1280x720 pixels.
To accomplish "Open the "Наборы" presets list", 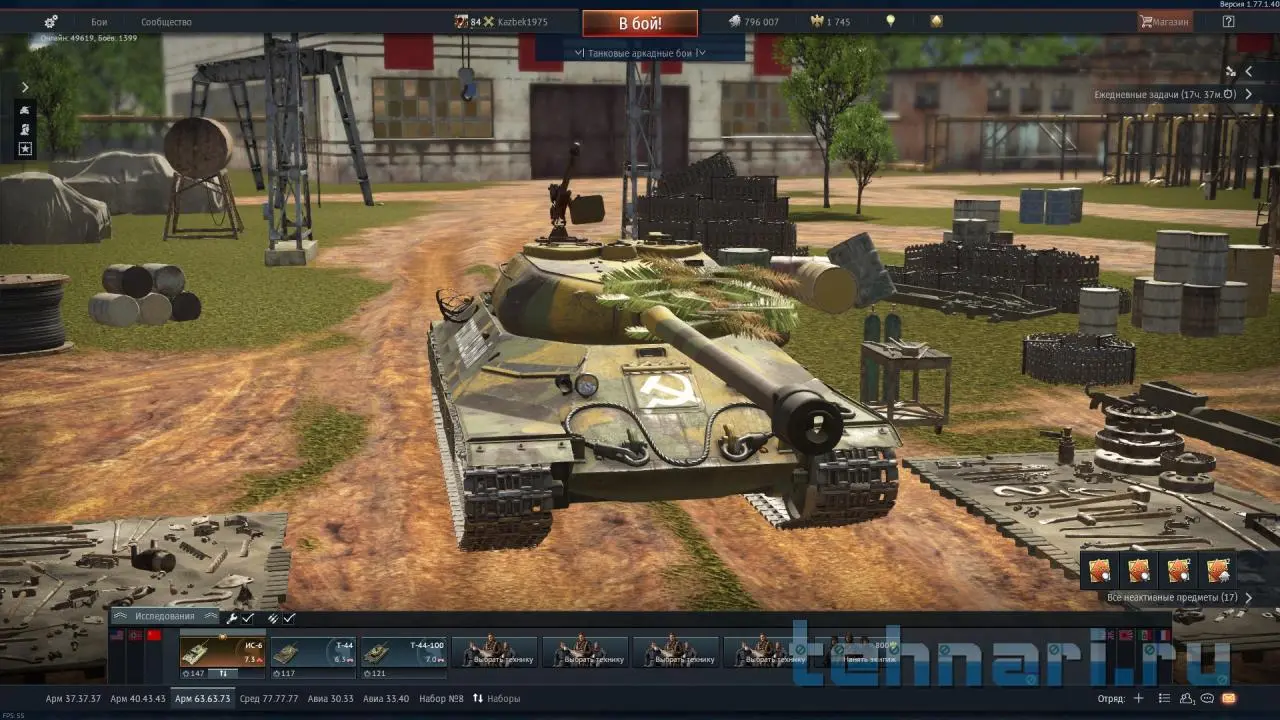I will pos(497,698).
